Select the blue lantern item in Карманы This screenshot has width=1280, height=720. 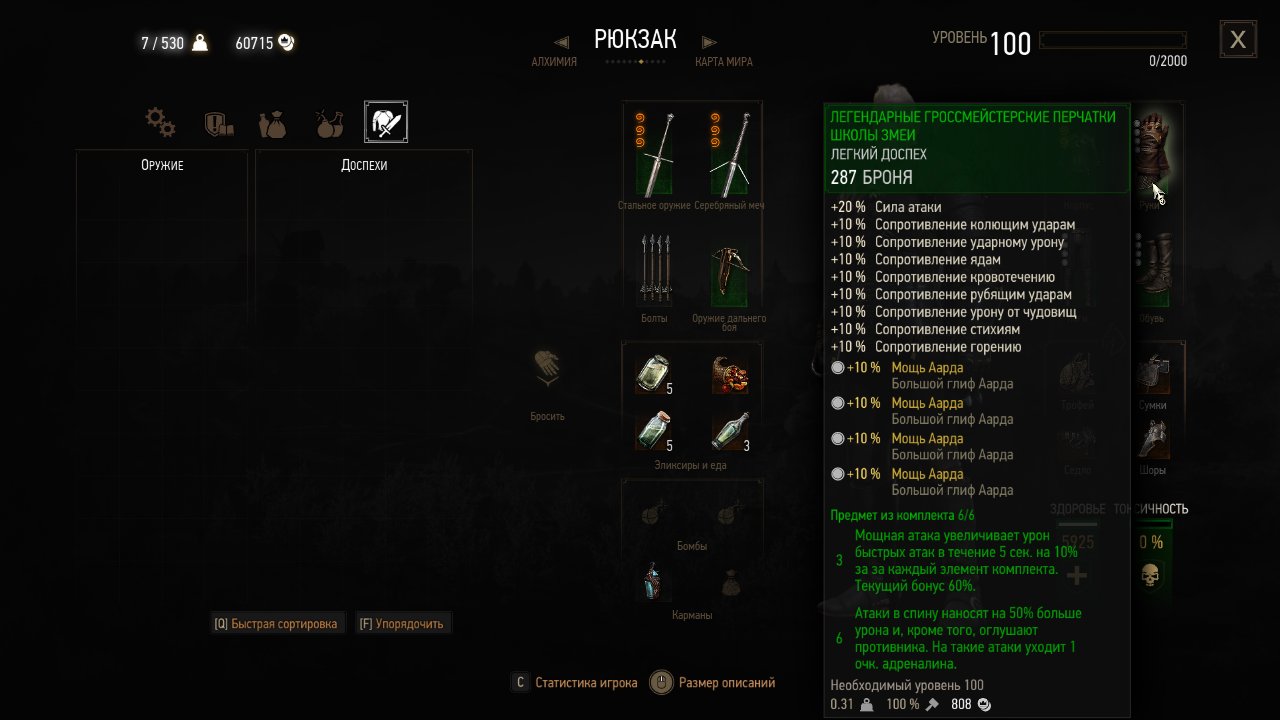click(655, 581)
